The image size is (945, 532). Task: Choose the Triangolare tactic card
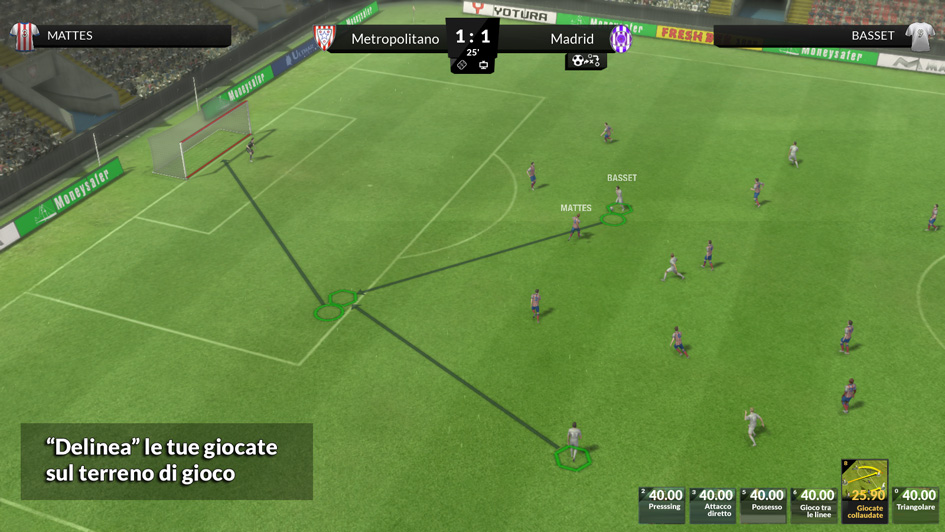click(917, 503)
